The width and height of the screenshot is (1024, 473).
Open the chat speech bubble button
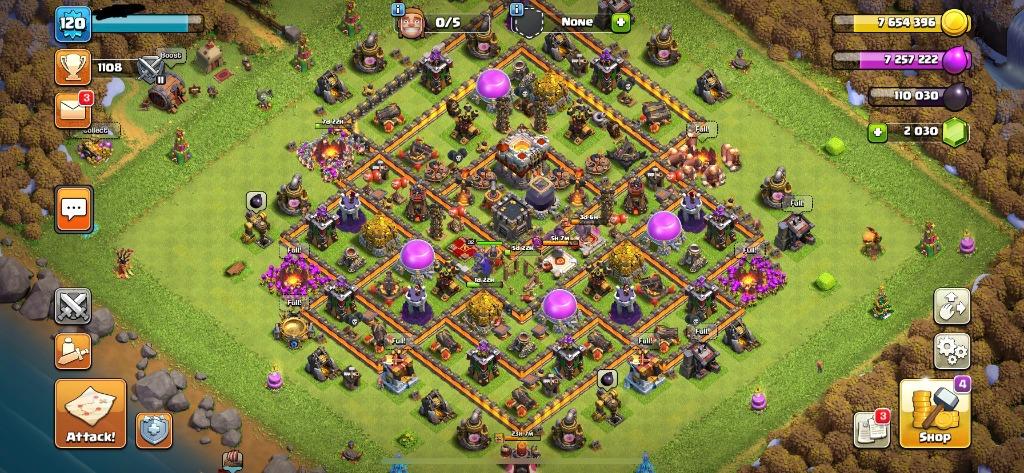click(73, 209)
